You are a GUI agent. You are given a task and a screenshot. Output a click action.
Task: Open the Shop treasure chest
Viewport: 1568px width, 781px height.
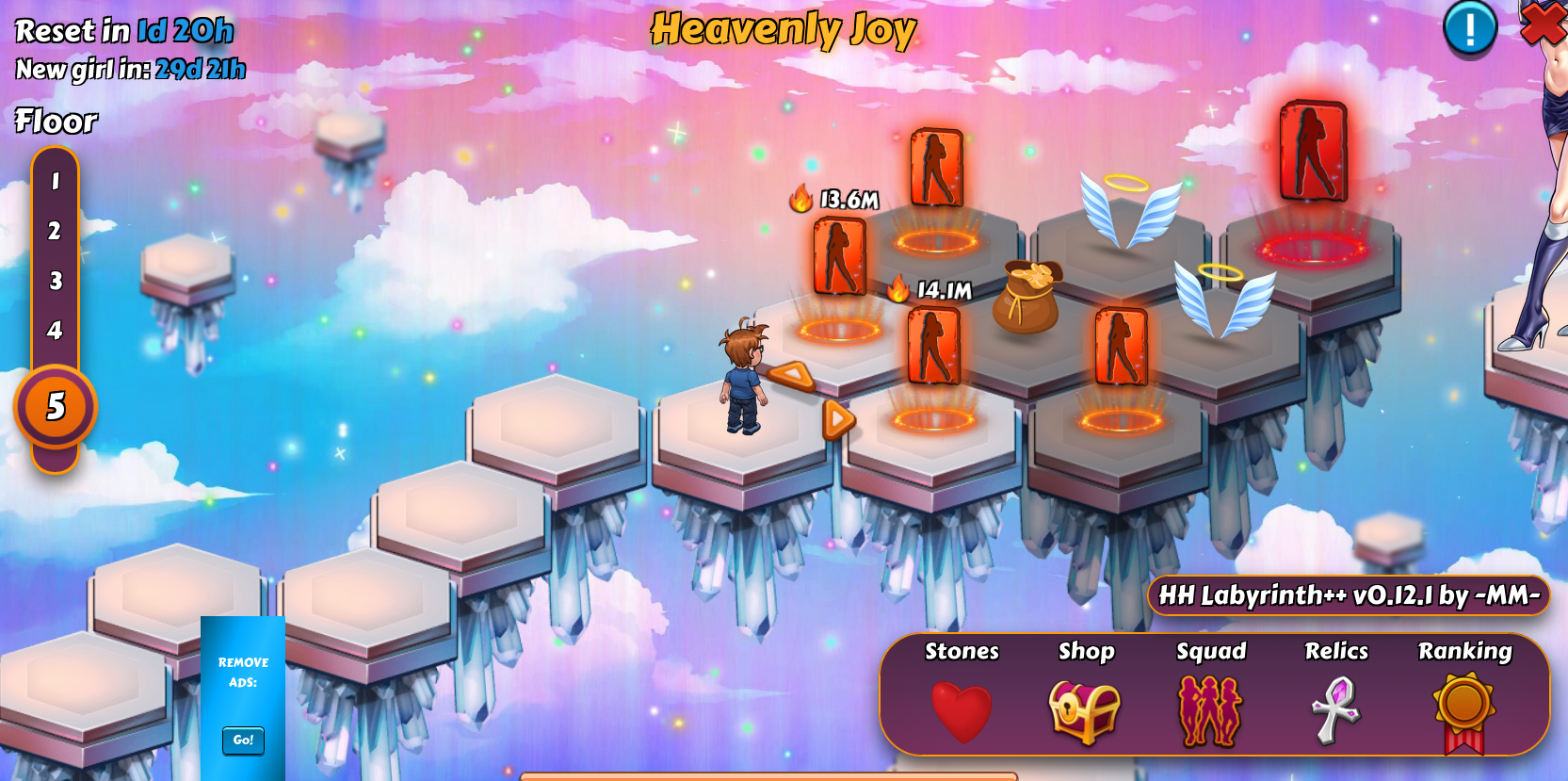[x=1085, y=710]
